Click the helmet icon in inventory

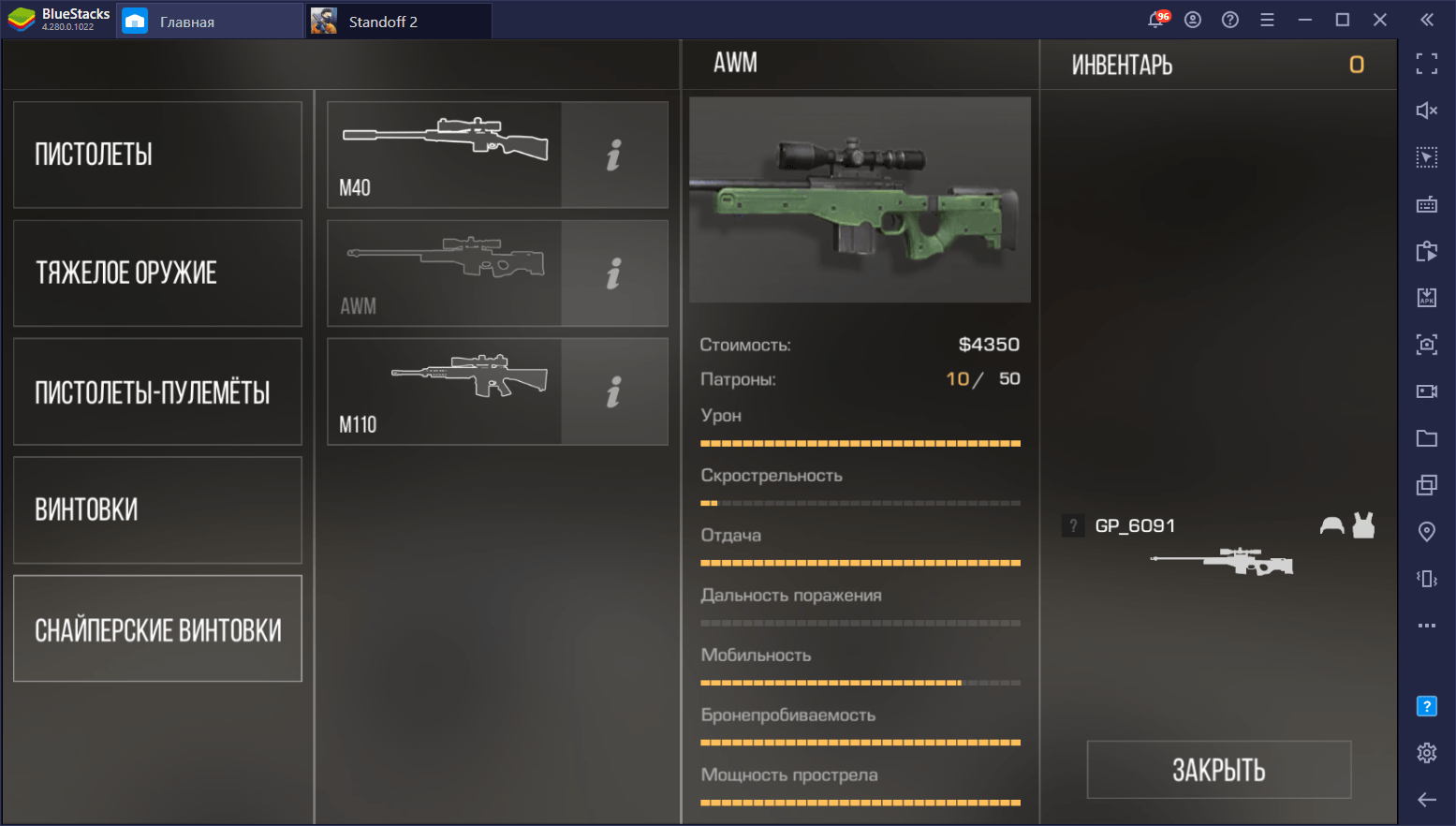[x=1331, y=525]
